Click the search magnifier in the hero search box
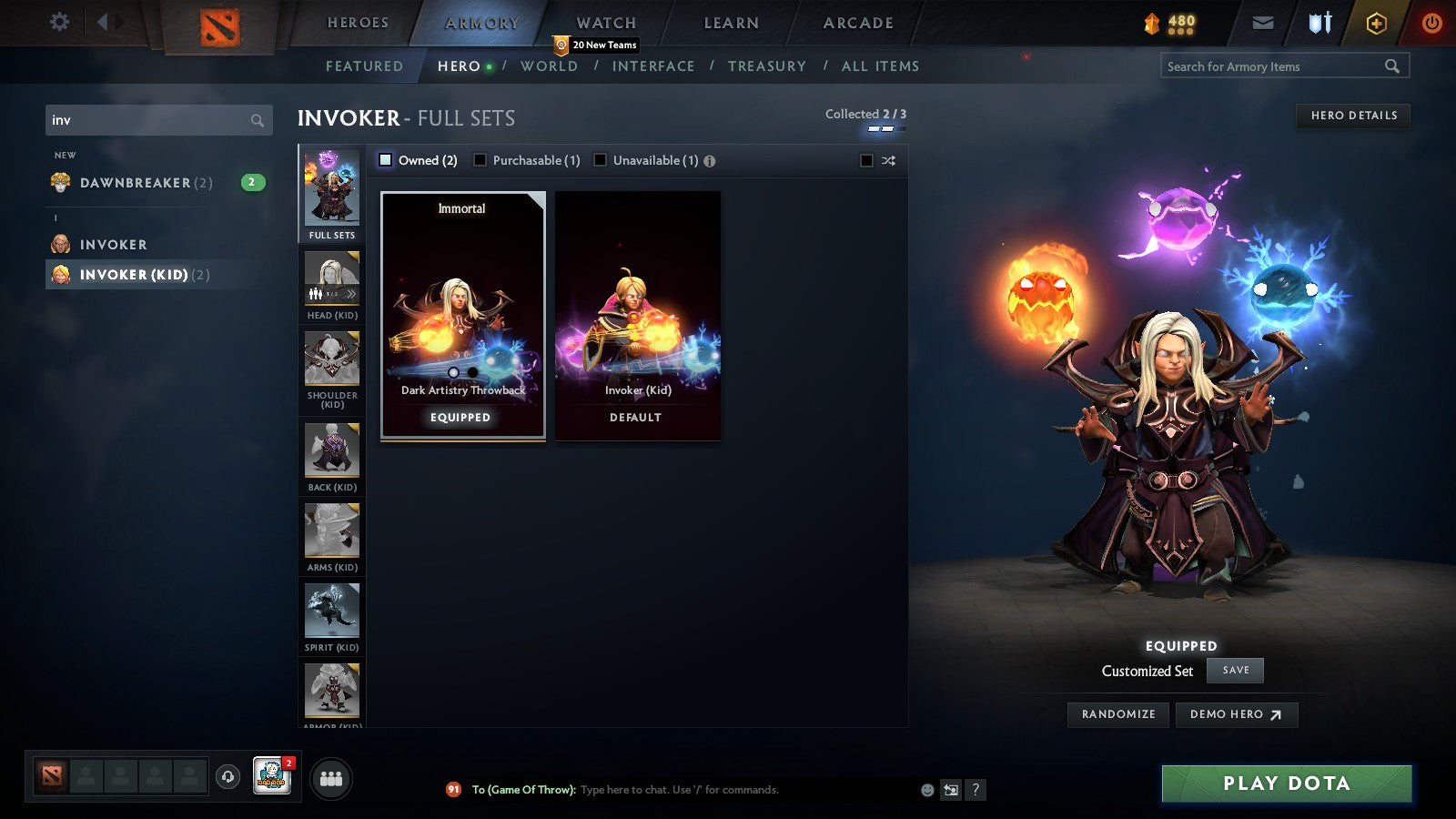The height and width of the screenshot is (819, 1456). (x=258, y=119)
